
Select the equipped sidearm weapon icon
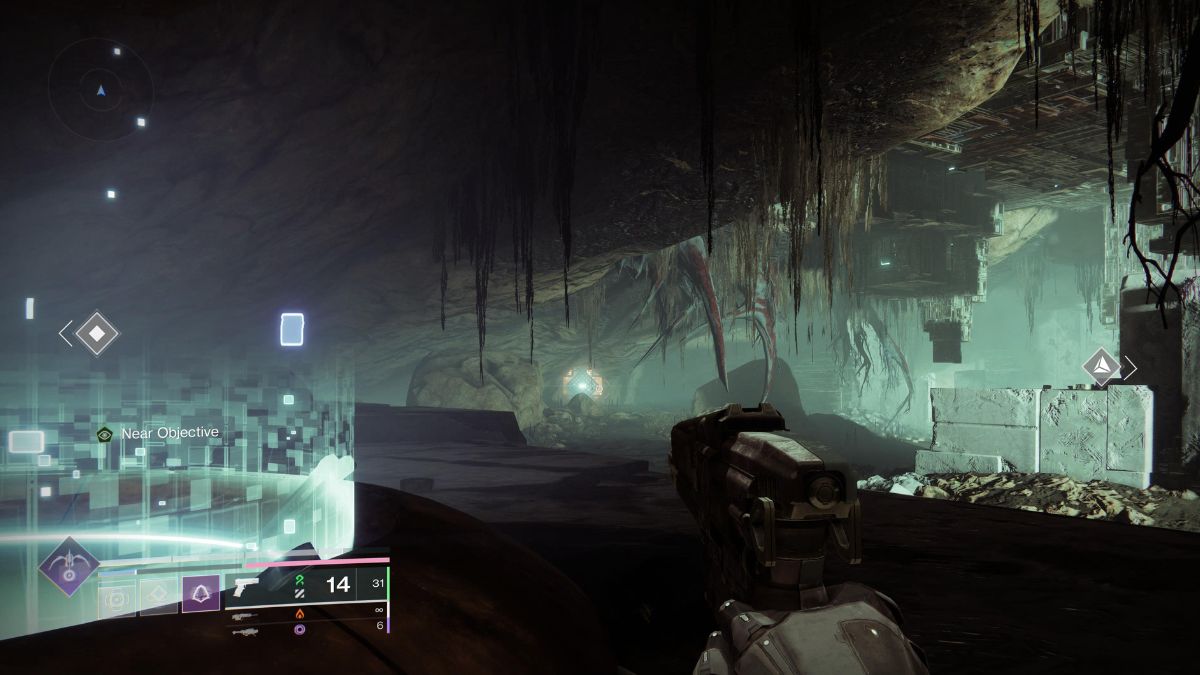(246, 588)
